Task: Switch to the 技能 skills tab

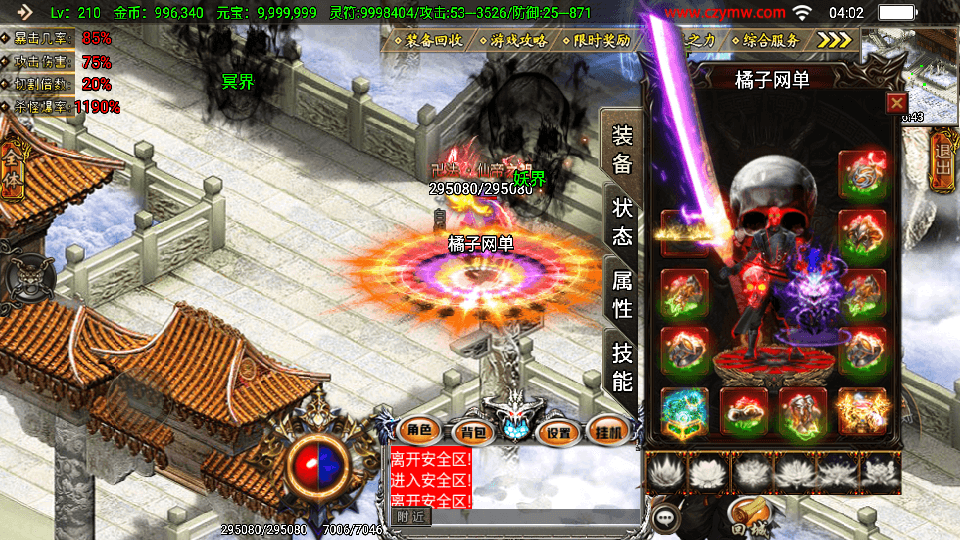Action: point(622,366)
